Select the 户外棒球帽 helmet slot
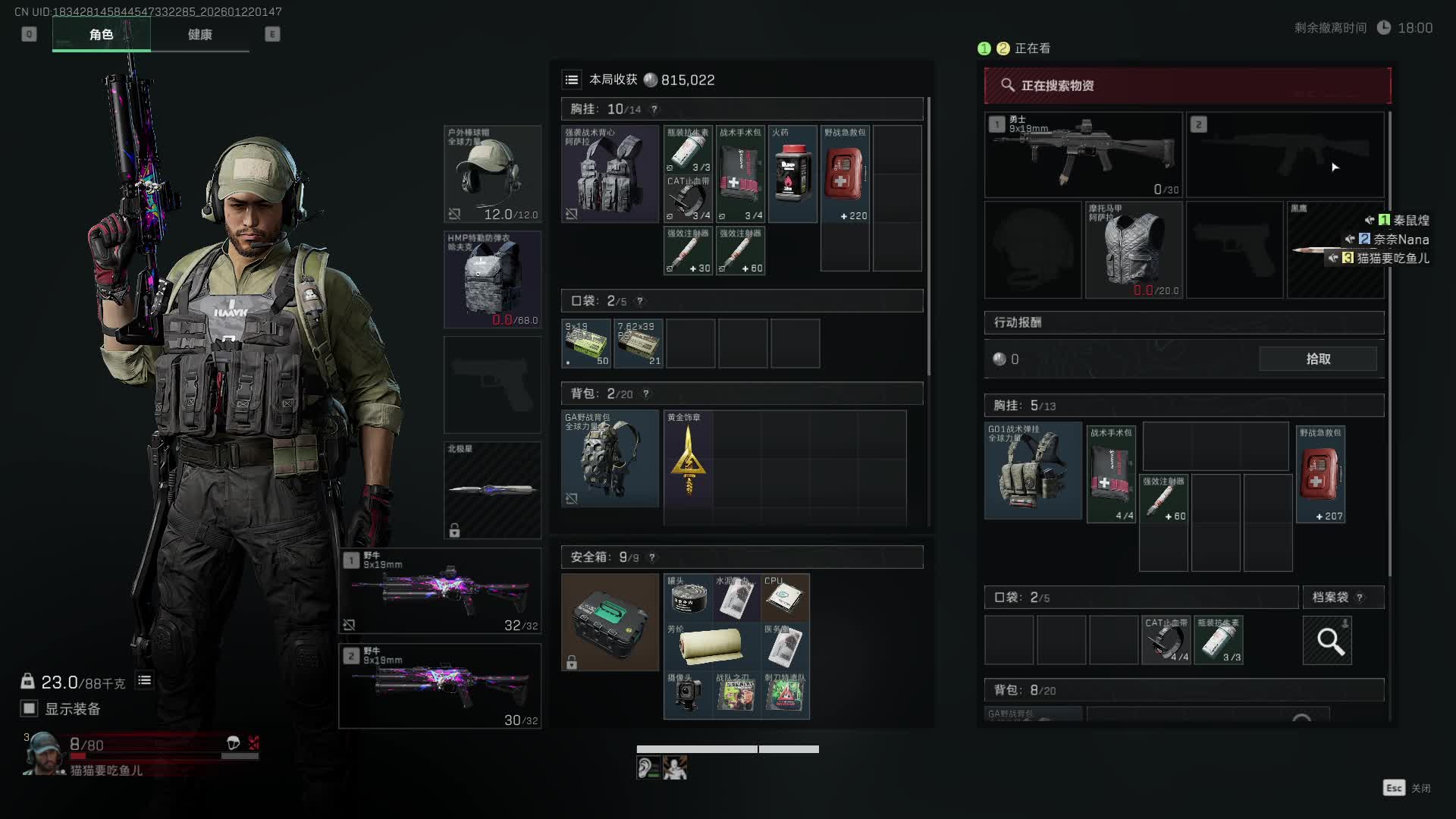 492,174
